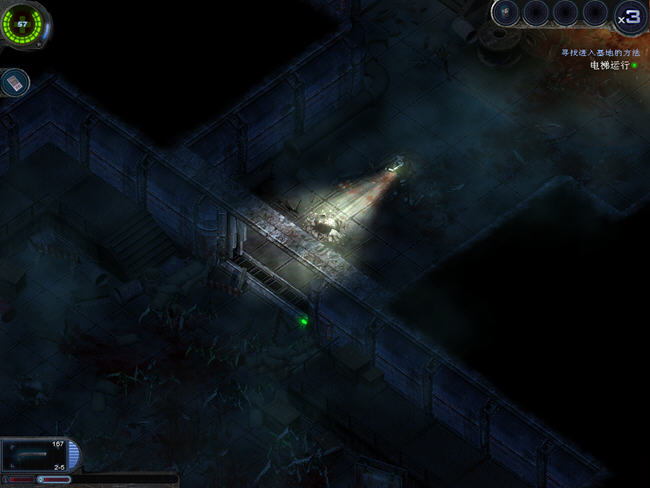Screen dimensions: 650x488
Task: Select the equipped weapon panel
Action: (37, 455)
